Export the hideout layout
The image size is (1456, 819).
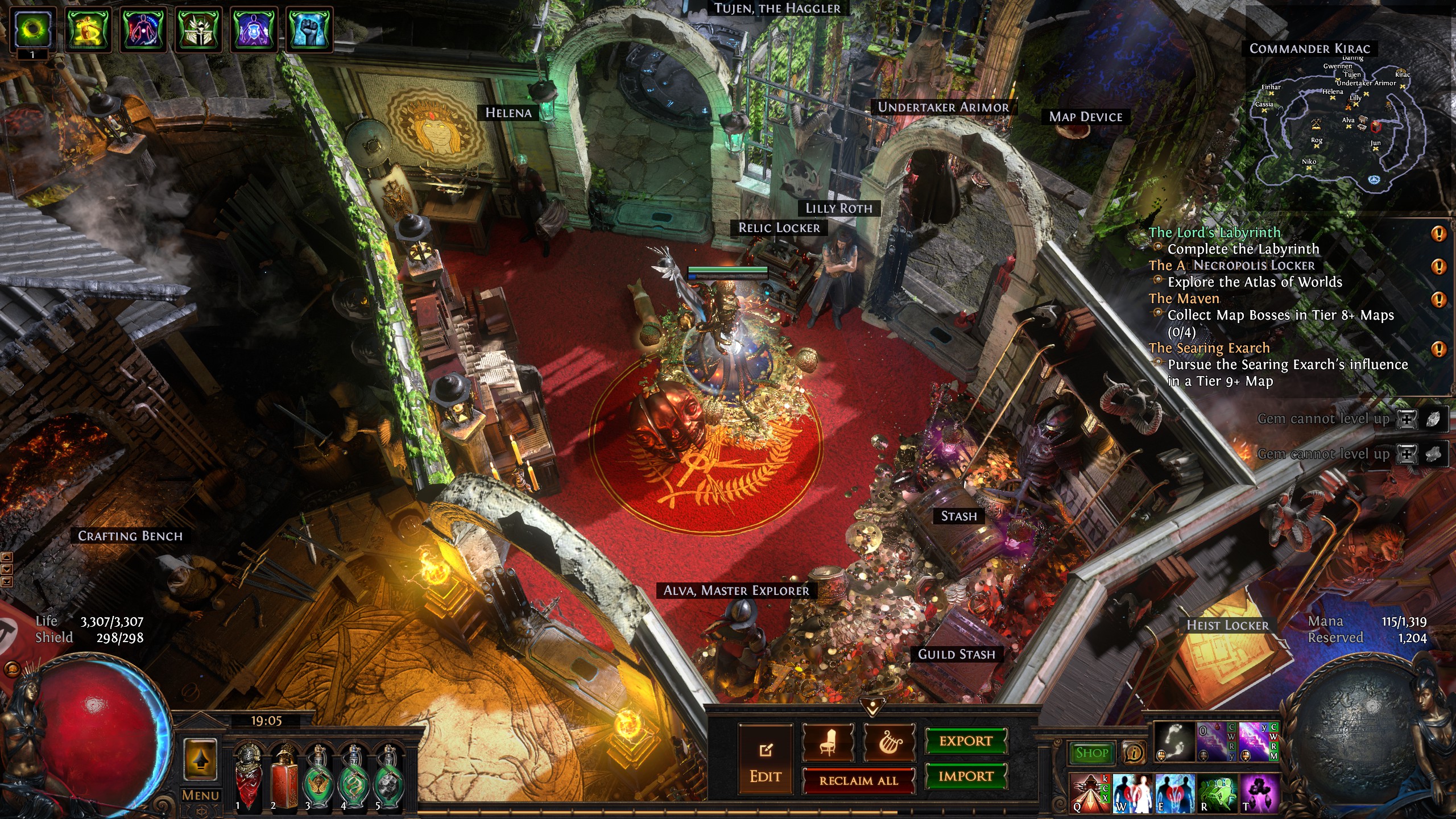point(966,741)
